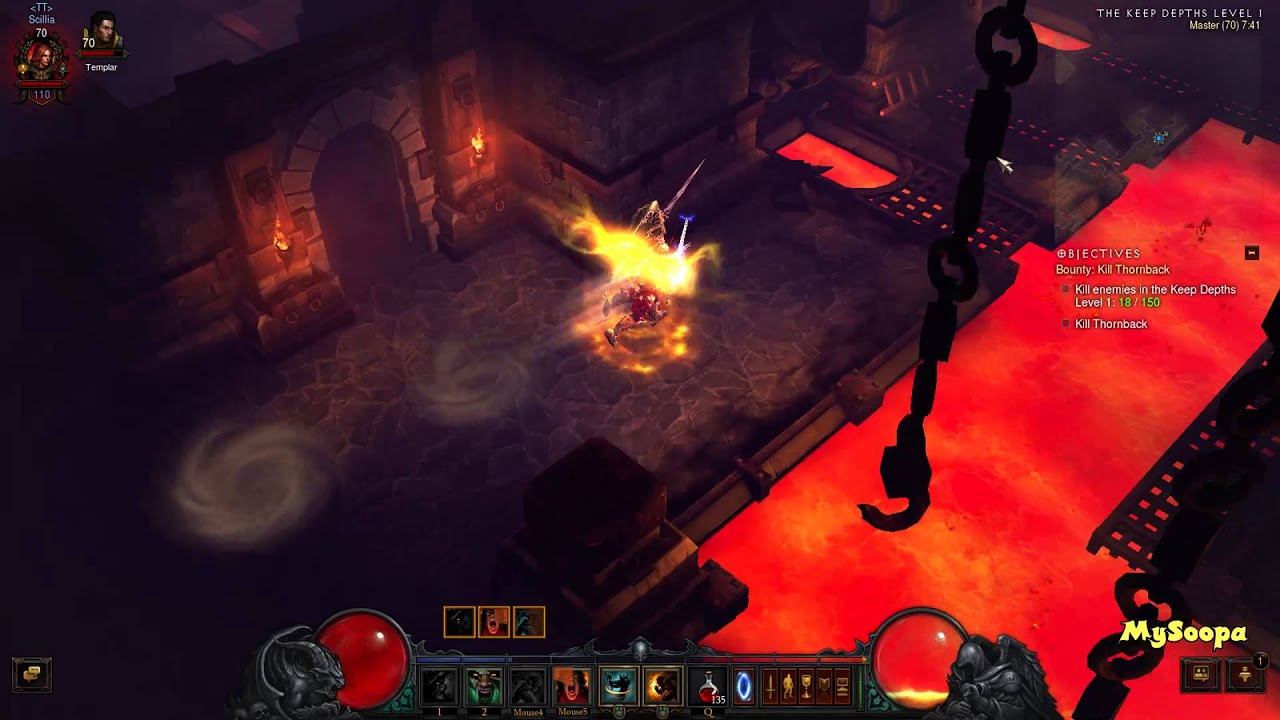Use the teal whirlwind primary skill
Viewport: 1280px width, 720px height.
click(x=618, y=687)
